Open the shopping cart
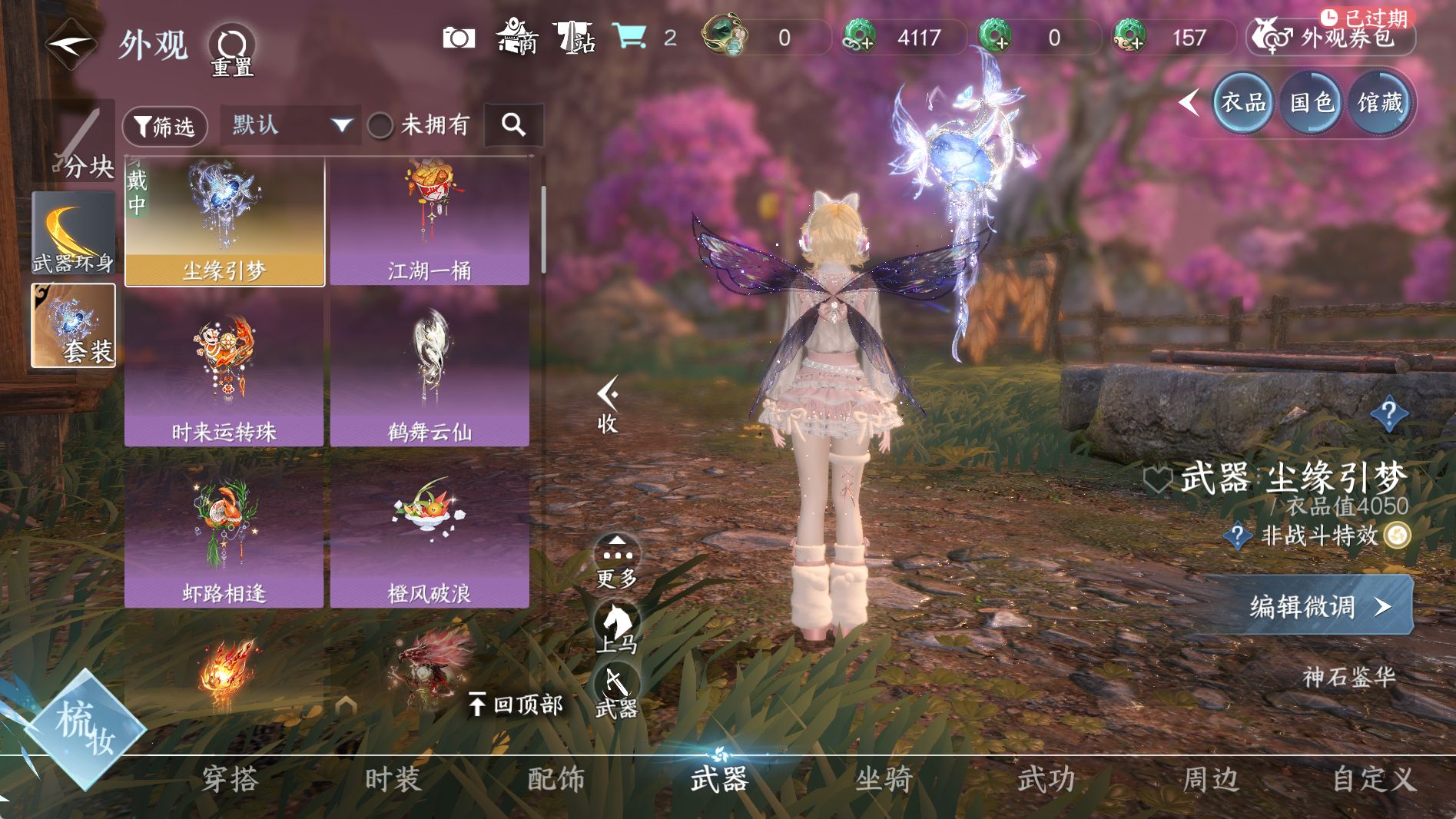The width and height of the screenshot is (1456, 819). [x=629, y=36]
